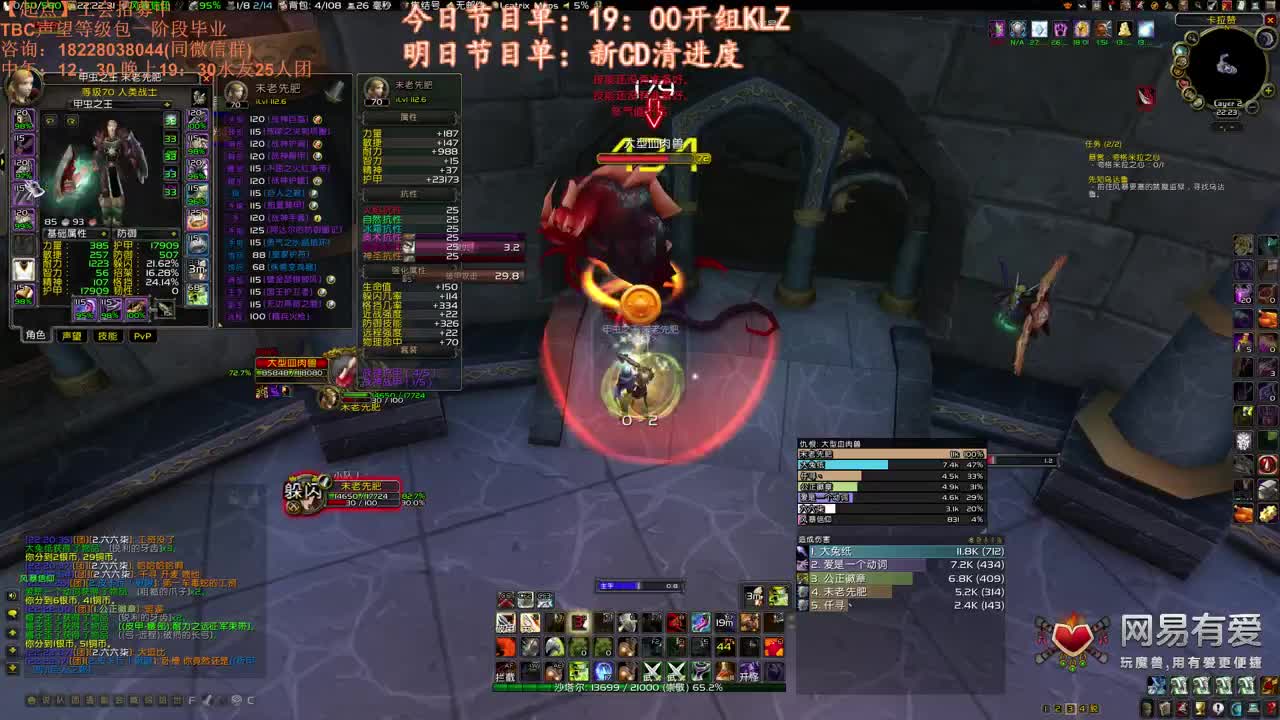Open the PvP tab on the character panel

143,337
